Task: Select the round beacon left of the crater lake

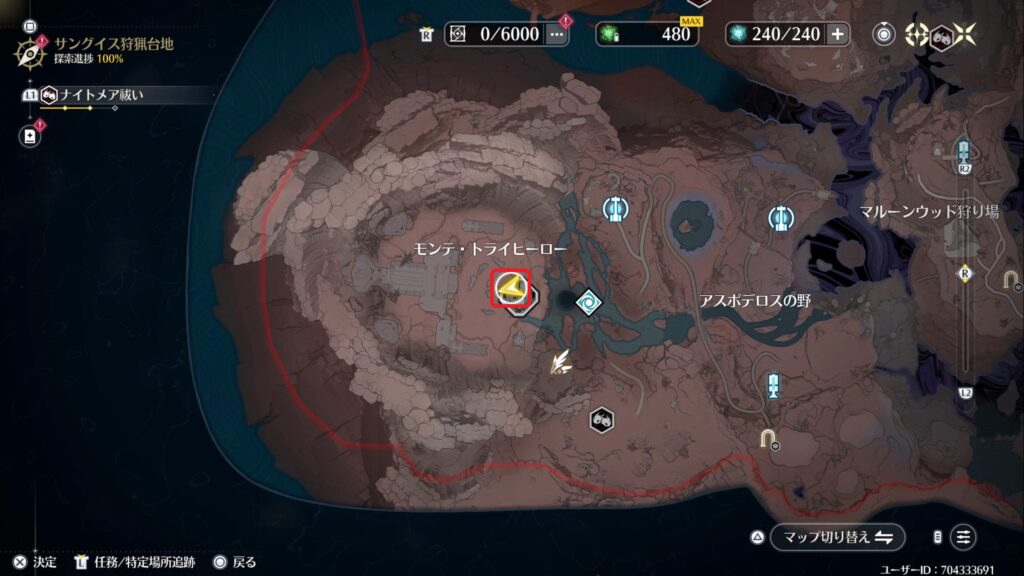Action: [615, 209]
